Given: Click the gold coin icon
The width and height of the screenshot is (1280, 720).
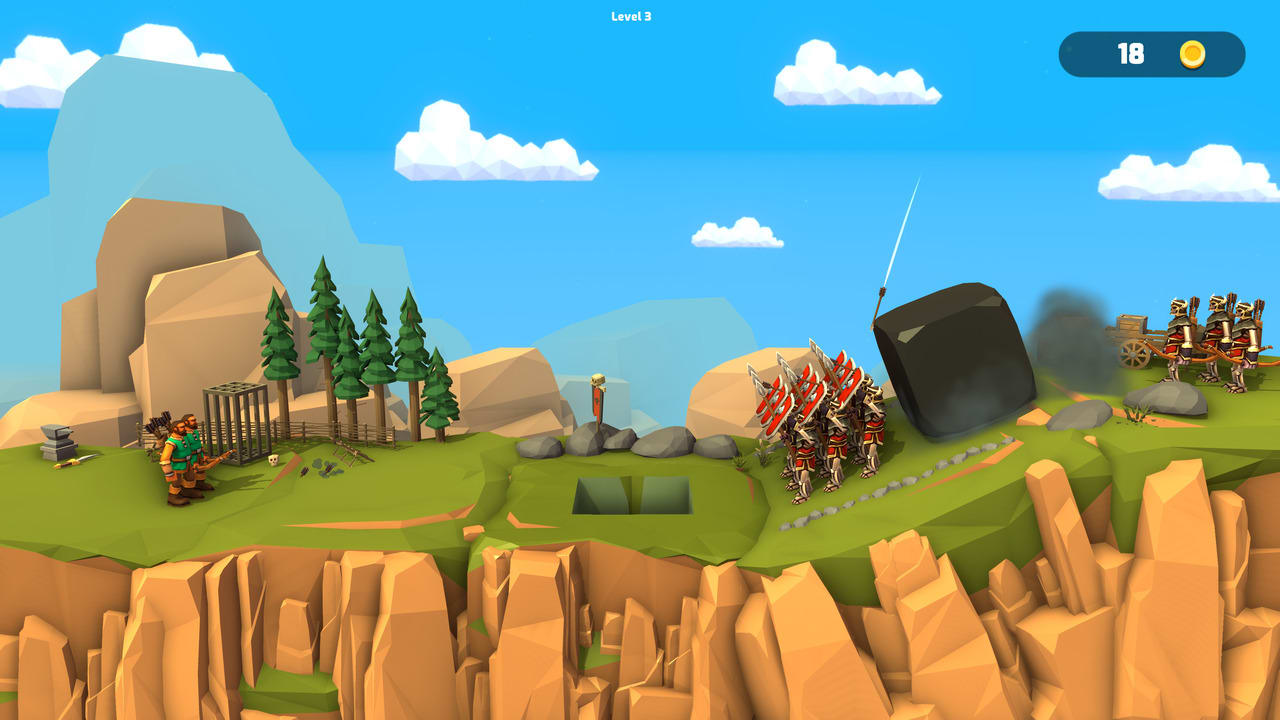Looking at the screenshot, I should [x=1194, y=56].
